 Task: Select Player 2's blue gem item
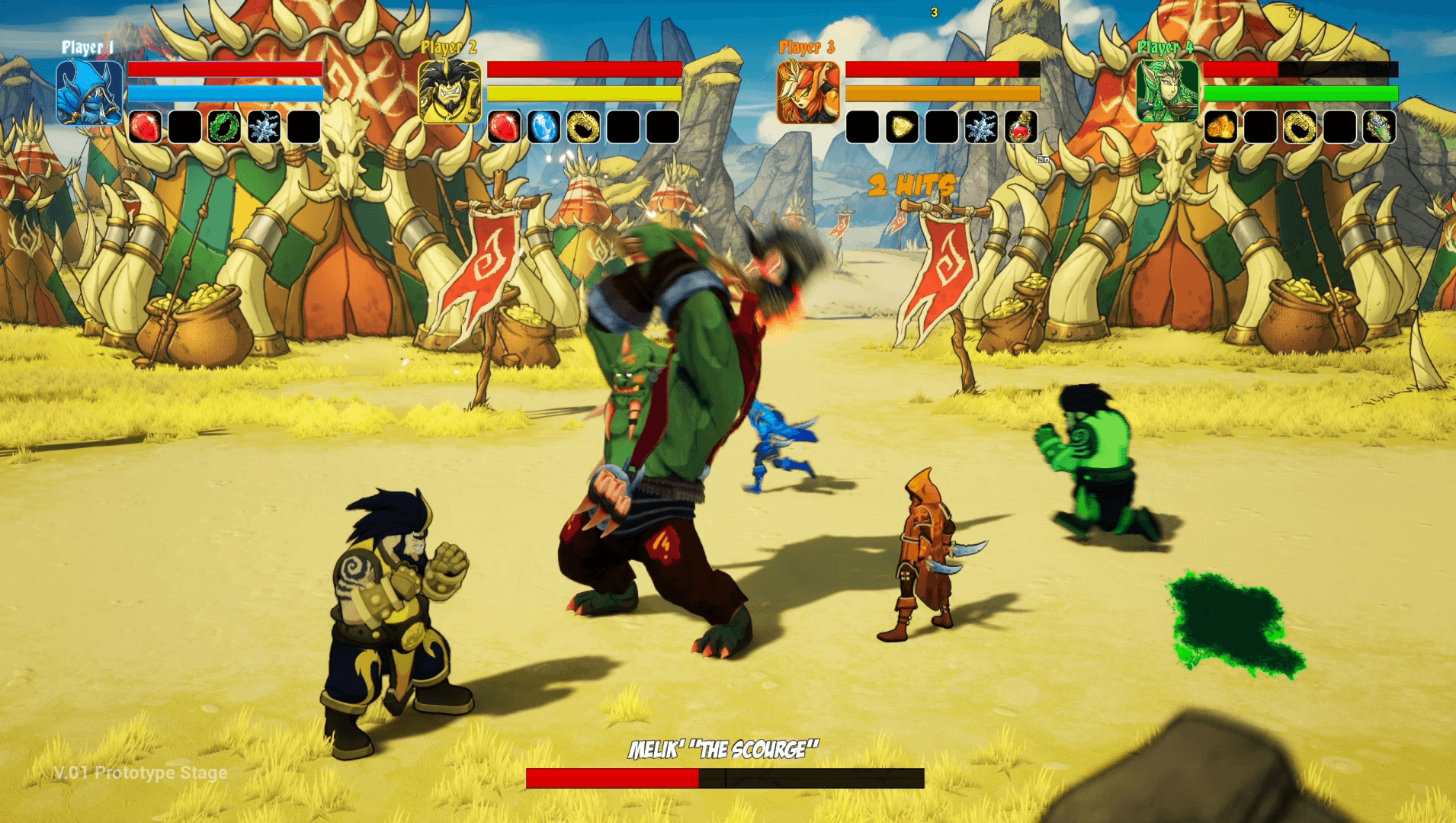pyautogui.click(x=544, y=127)
